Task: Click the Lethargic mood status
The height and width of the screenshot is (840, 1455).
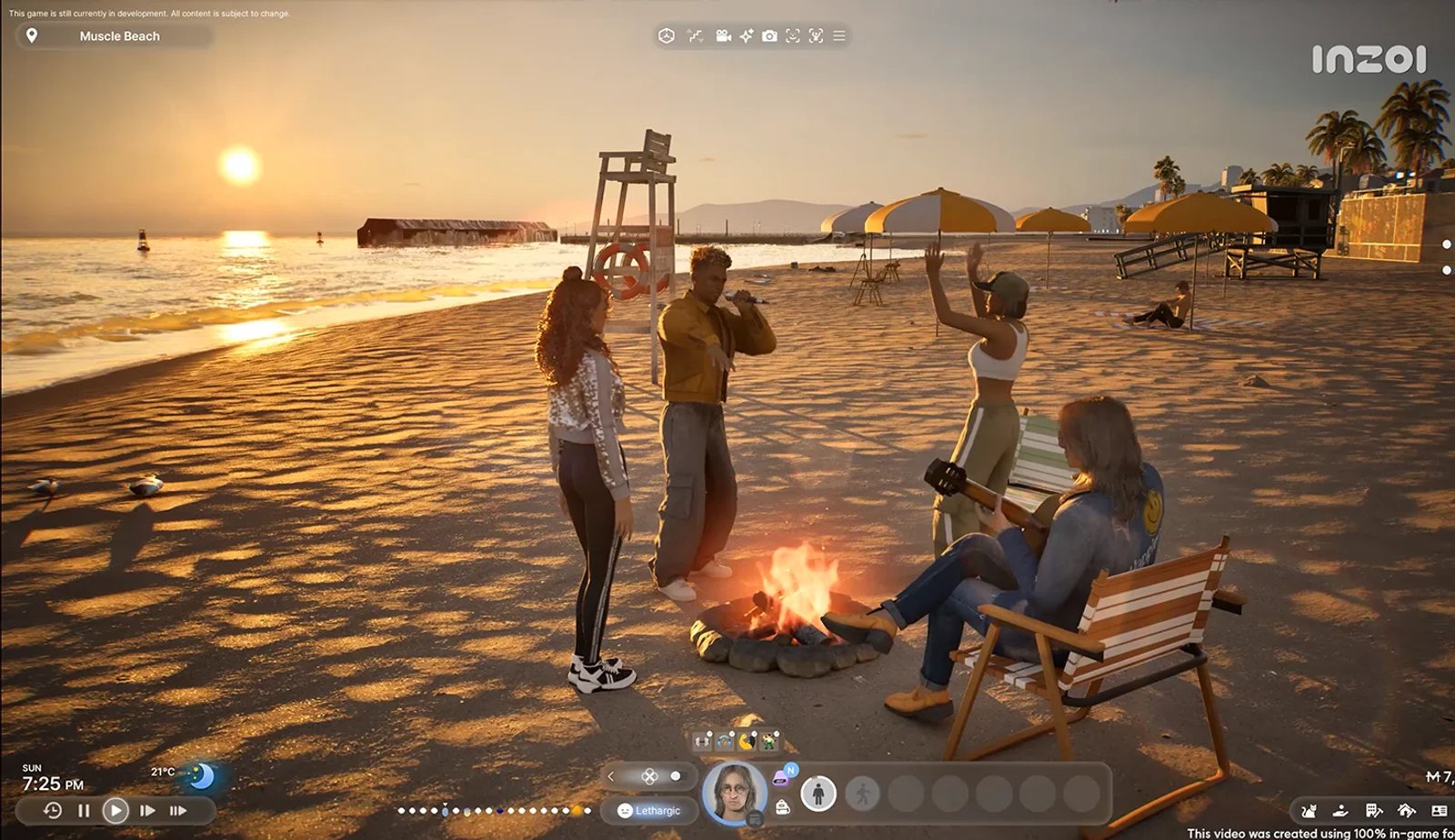Action: [x=648, y=810]
